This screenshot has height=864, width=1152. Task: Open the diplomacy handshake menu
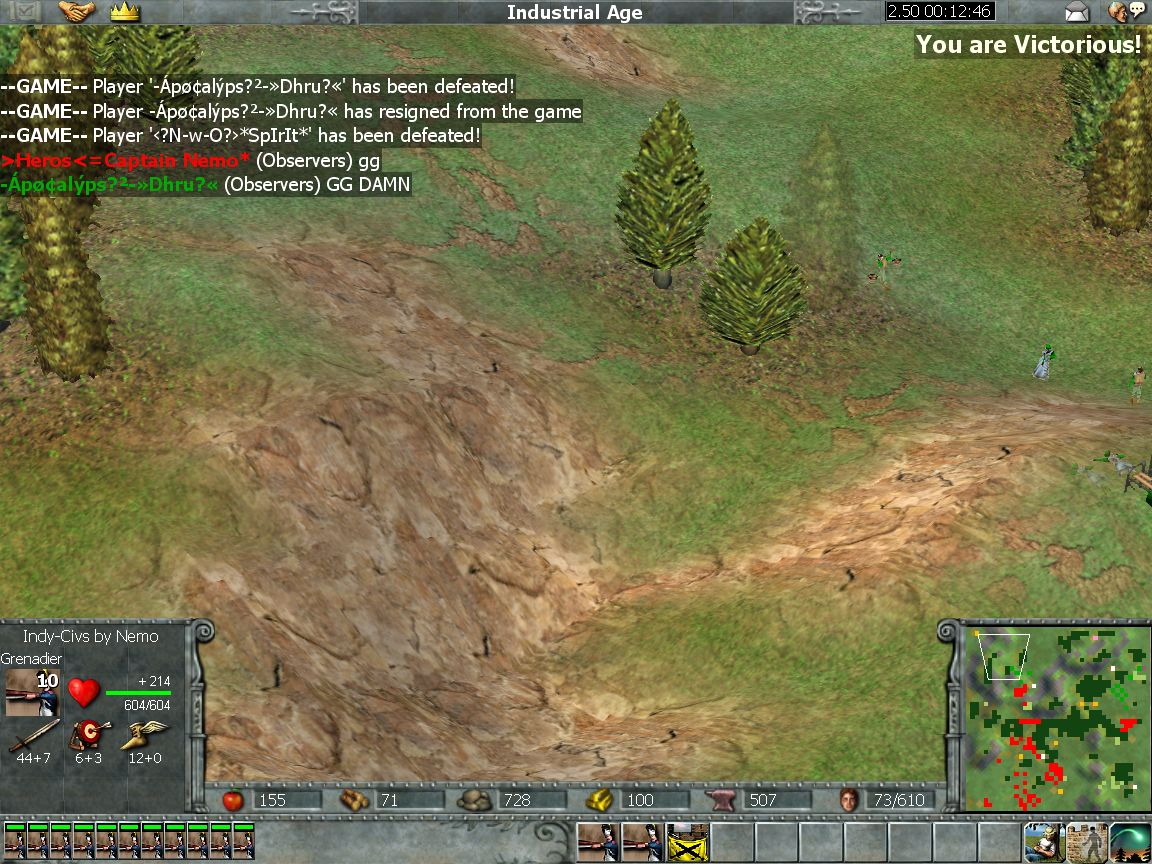point(76,12)
